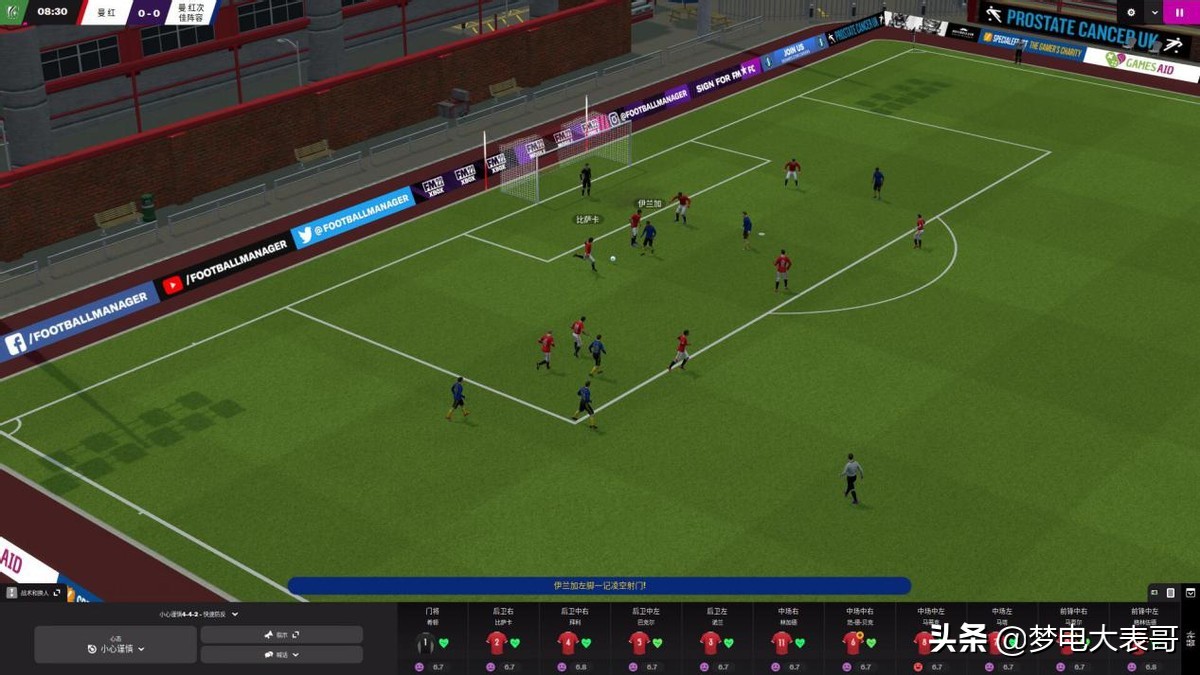This screenshot has width=1200, height=675.
Task: Toggle the tablet view icon above player bar
Action: point(1170,593)
